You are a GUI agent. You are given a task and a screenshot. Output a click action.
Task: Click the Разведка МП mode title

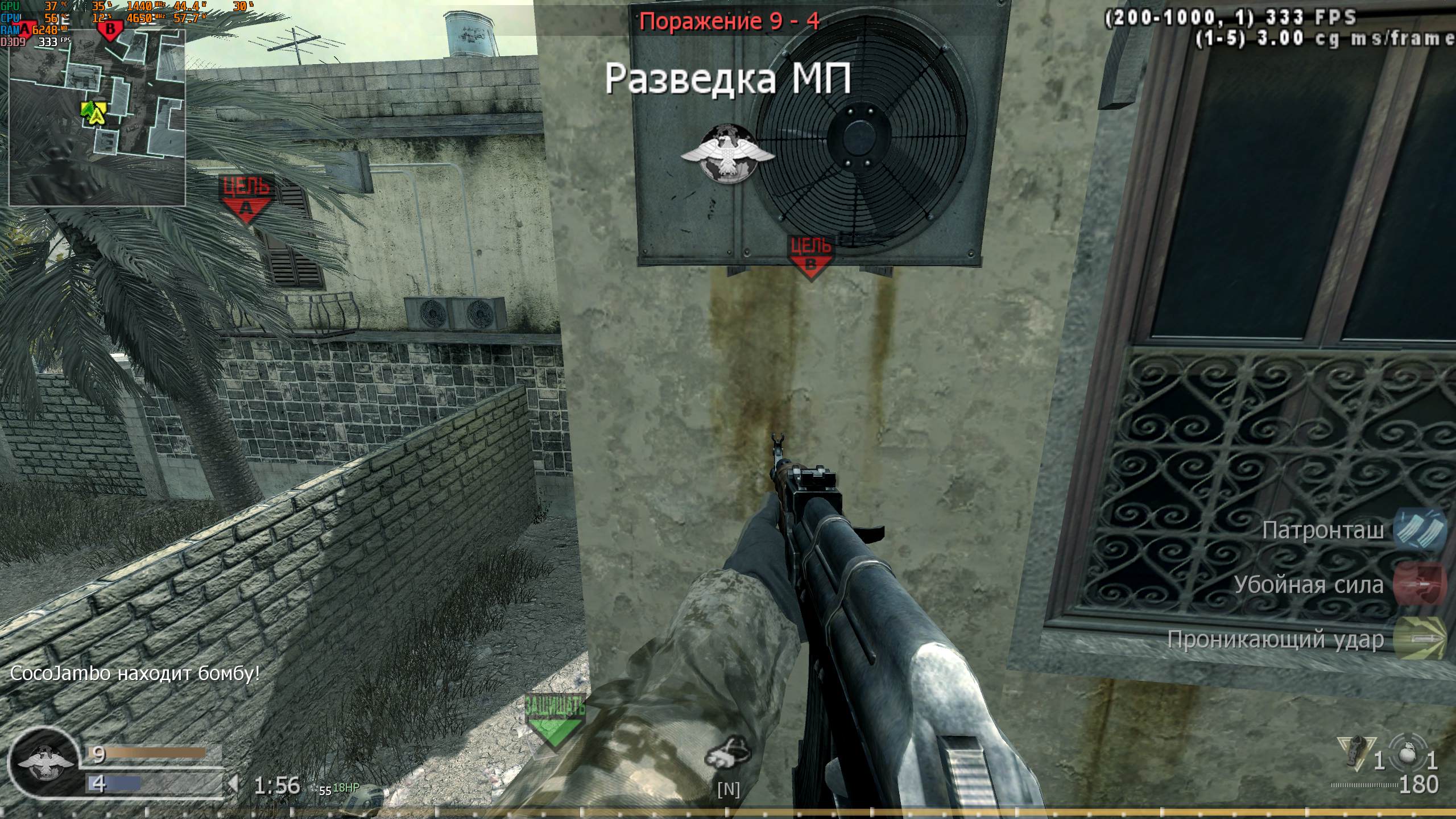[728, 80]
